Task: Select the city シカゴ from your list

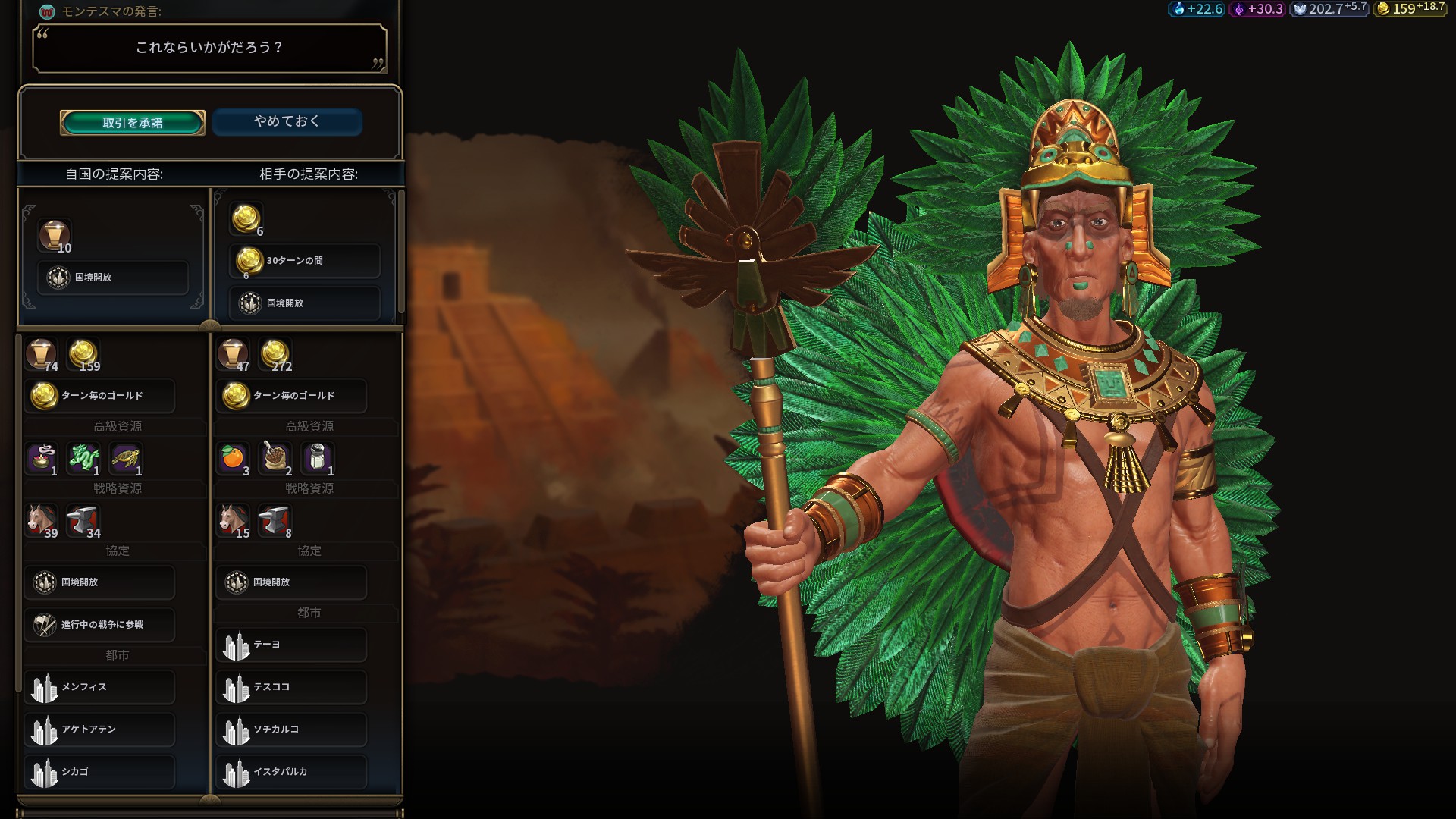Action: pyautogui.click(x=100, y=772)
